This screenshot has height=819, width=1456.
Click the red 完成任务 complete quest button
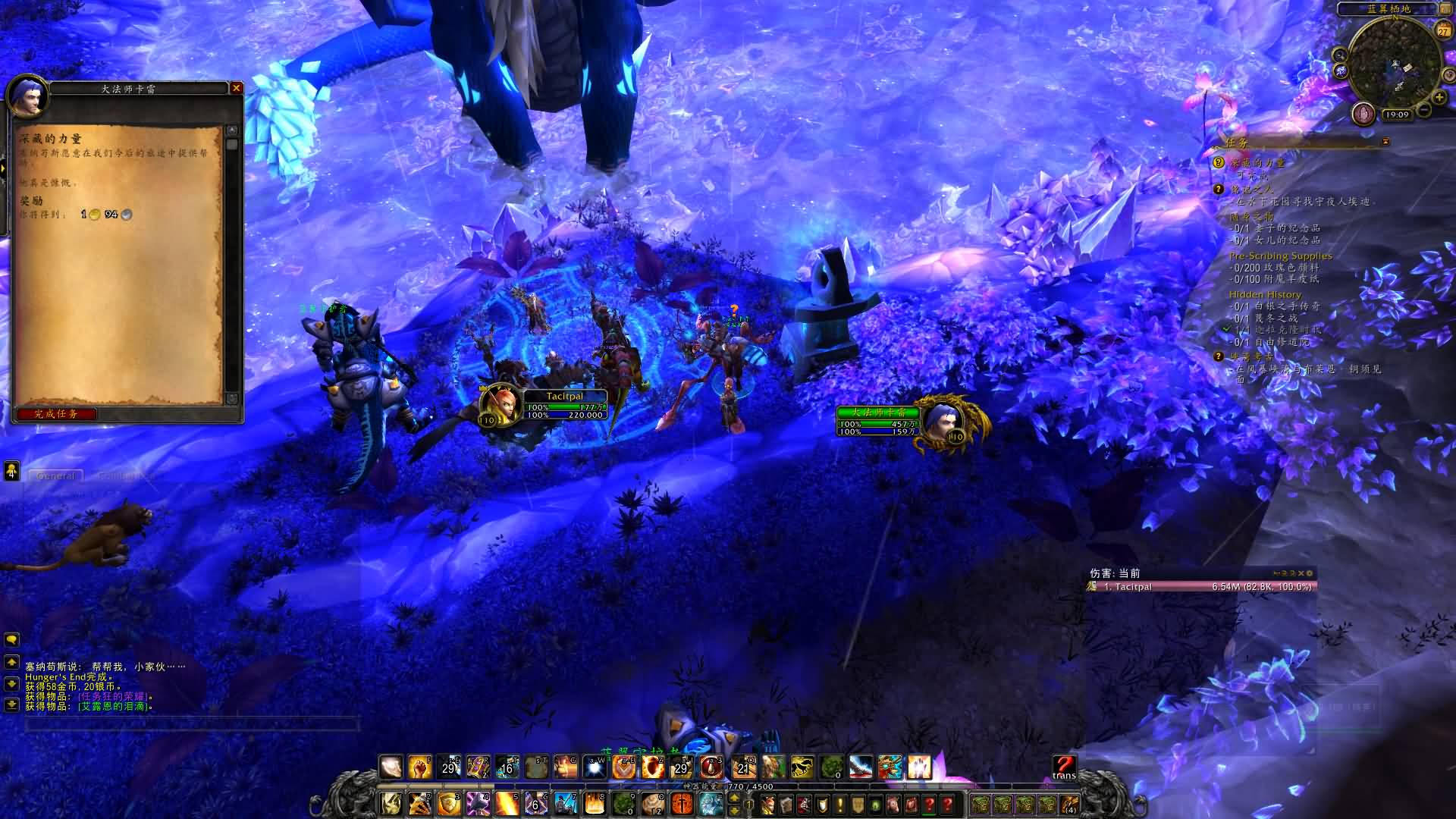pyautogui.click(x=56, y=414)
